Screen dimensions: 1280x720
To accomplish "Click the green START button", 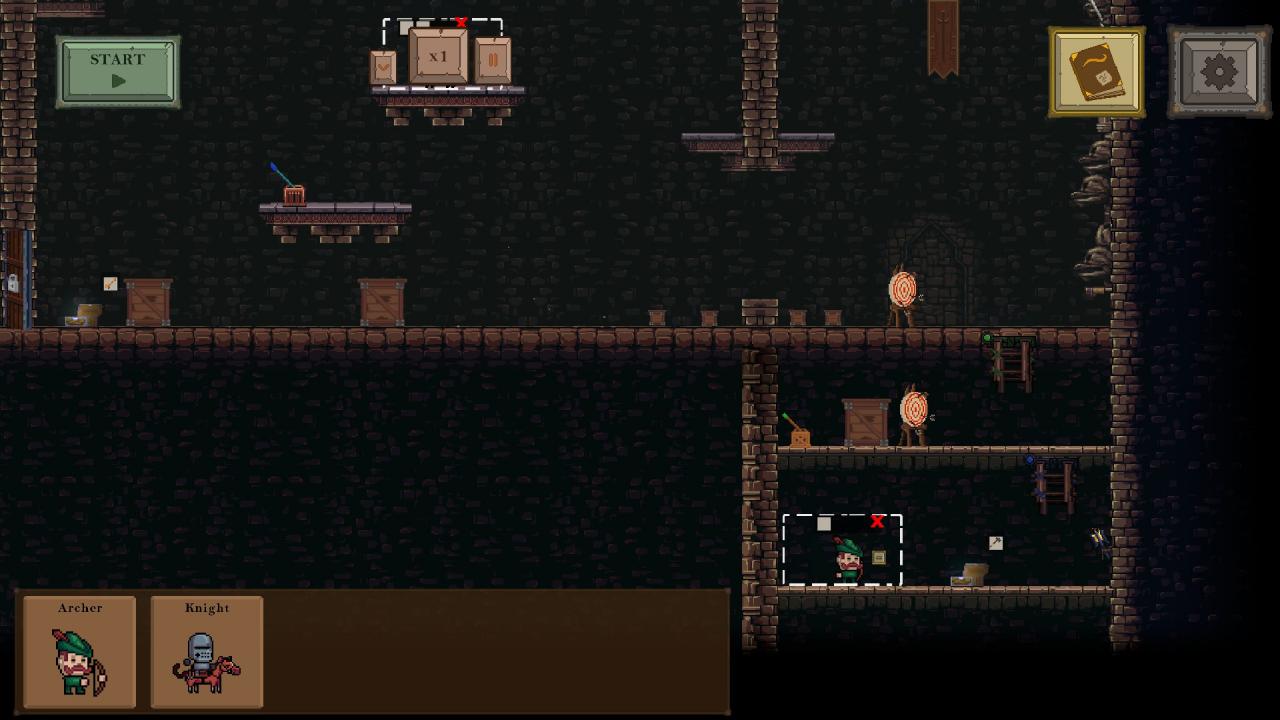I will click(x=118, y=71).
